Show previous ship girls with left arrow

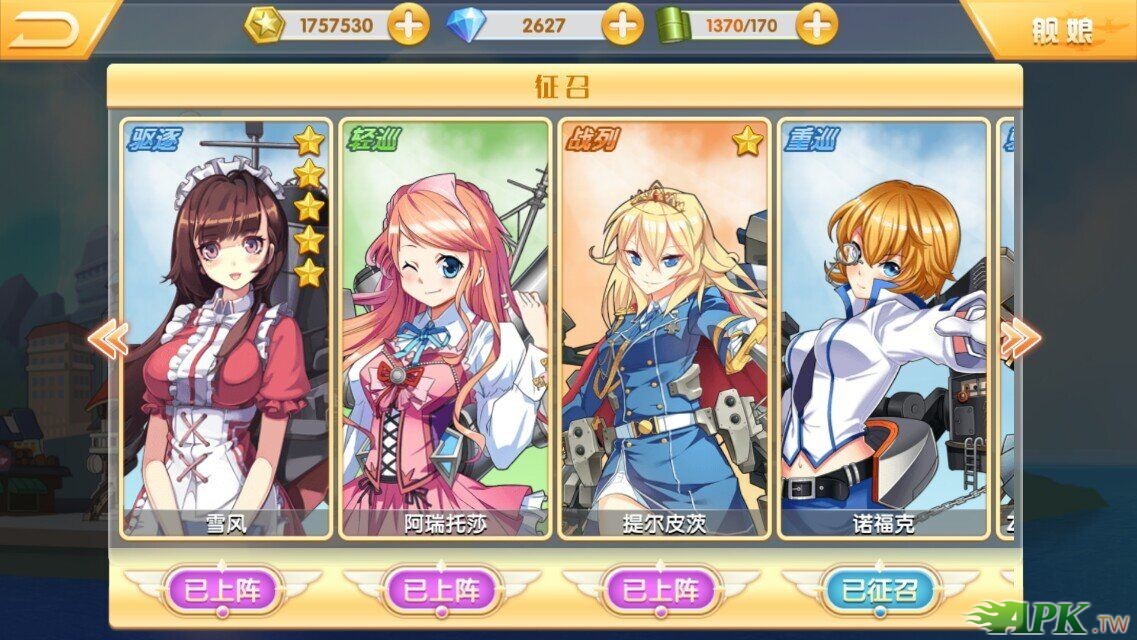(x=107, y=340)
